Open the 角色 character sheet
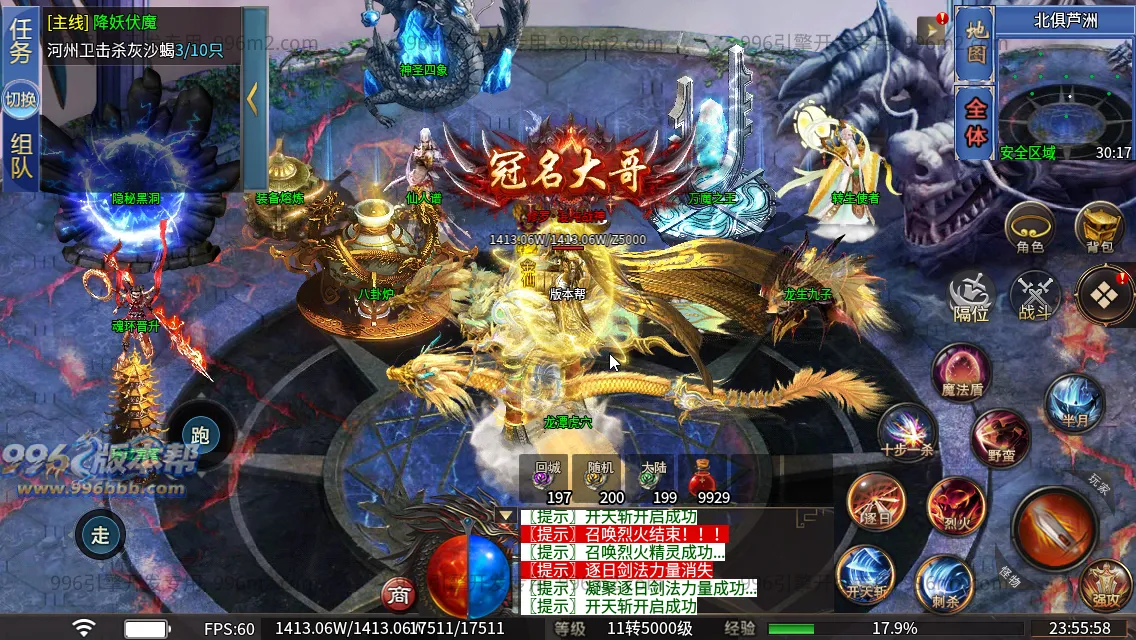 1030,227
